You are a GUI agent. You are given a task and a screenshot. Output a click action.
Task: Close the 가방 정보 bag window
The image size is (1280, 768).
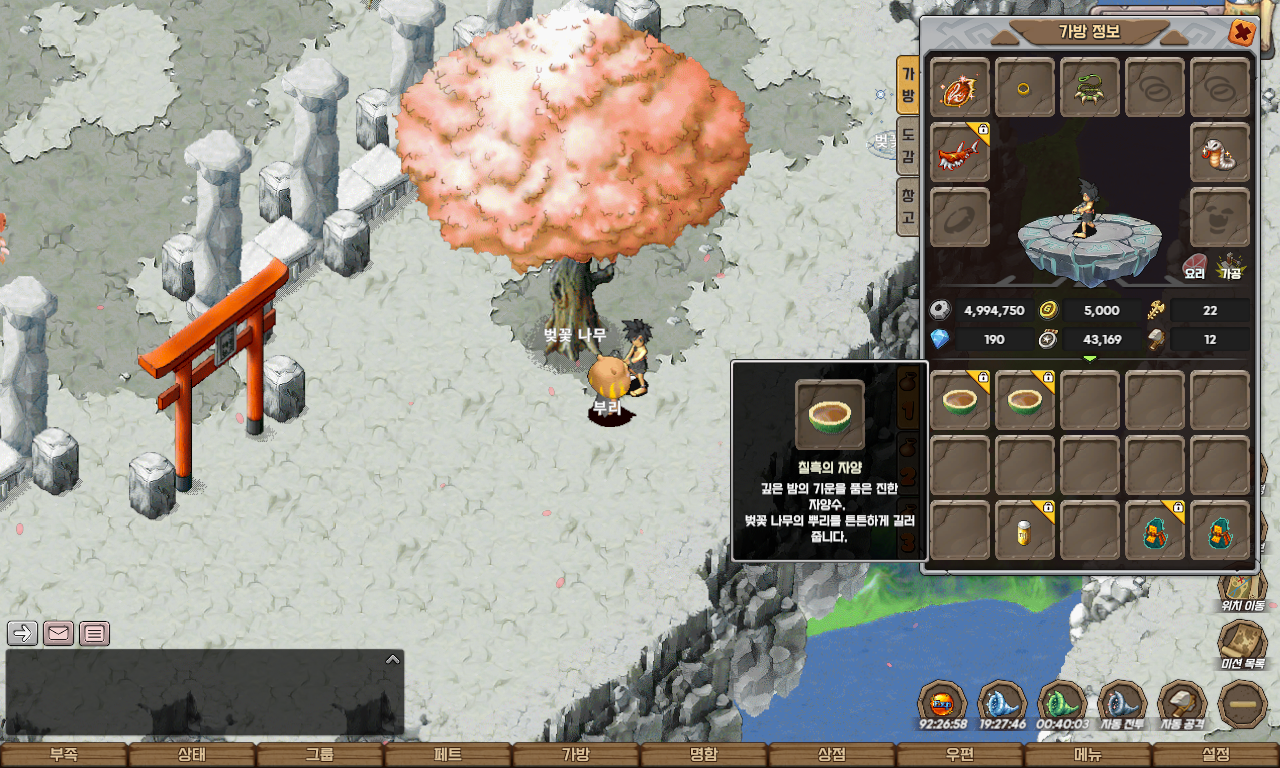click(1242, 33)
